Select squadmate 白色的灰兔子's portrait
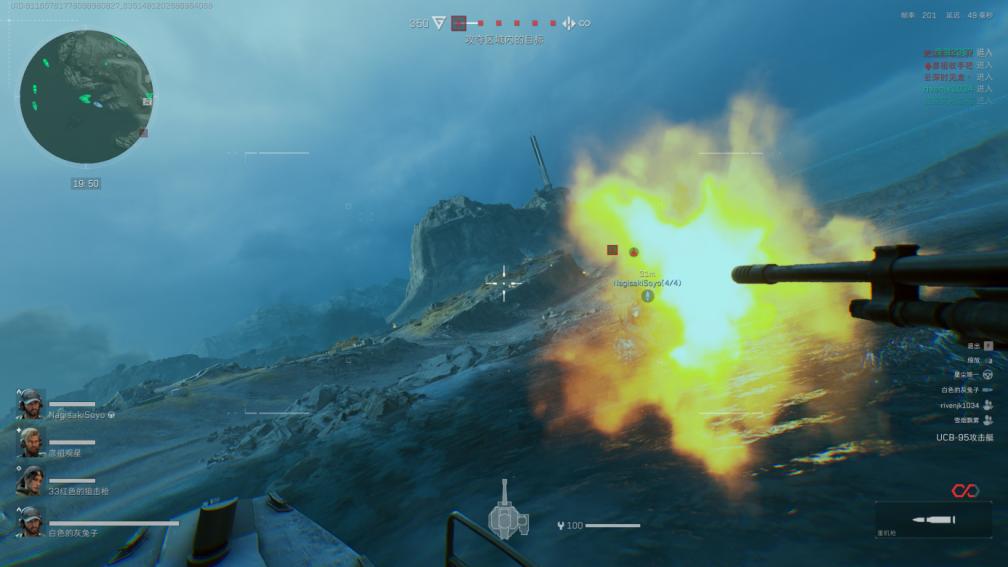 (x=30, y=521)
